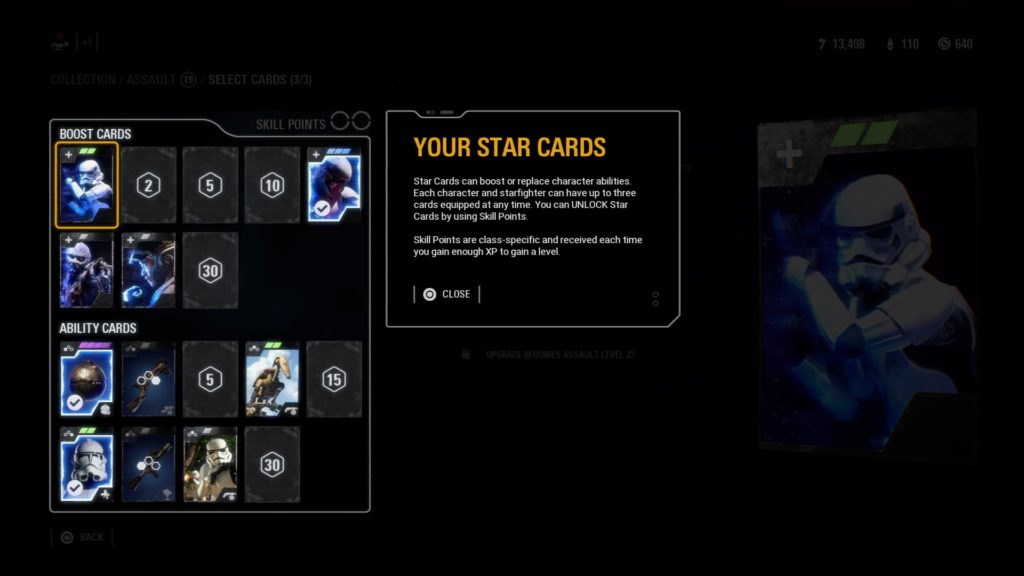Viewport: 1024px width, 576px height.
Task: Open the locked level 15 ability slot
Action: coord(334,379)
